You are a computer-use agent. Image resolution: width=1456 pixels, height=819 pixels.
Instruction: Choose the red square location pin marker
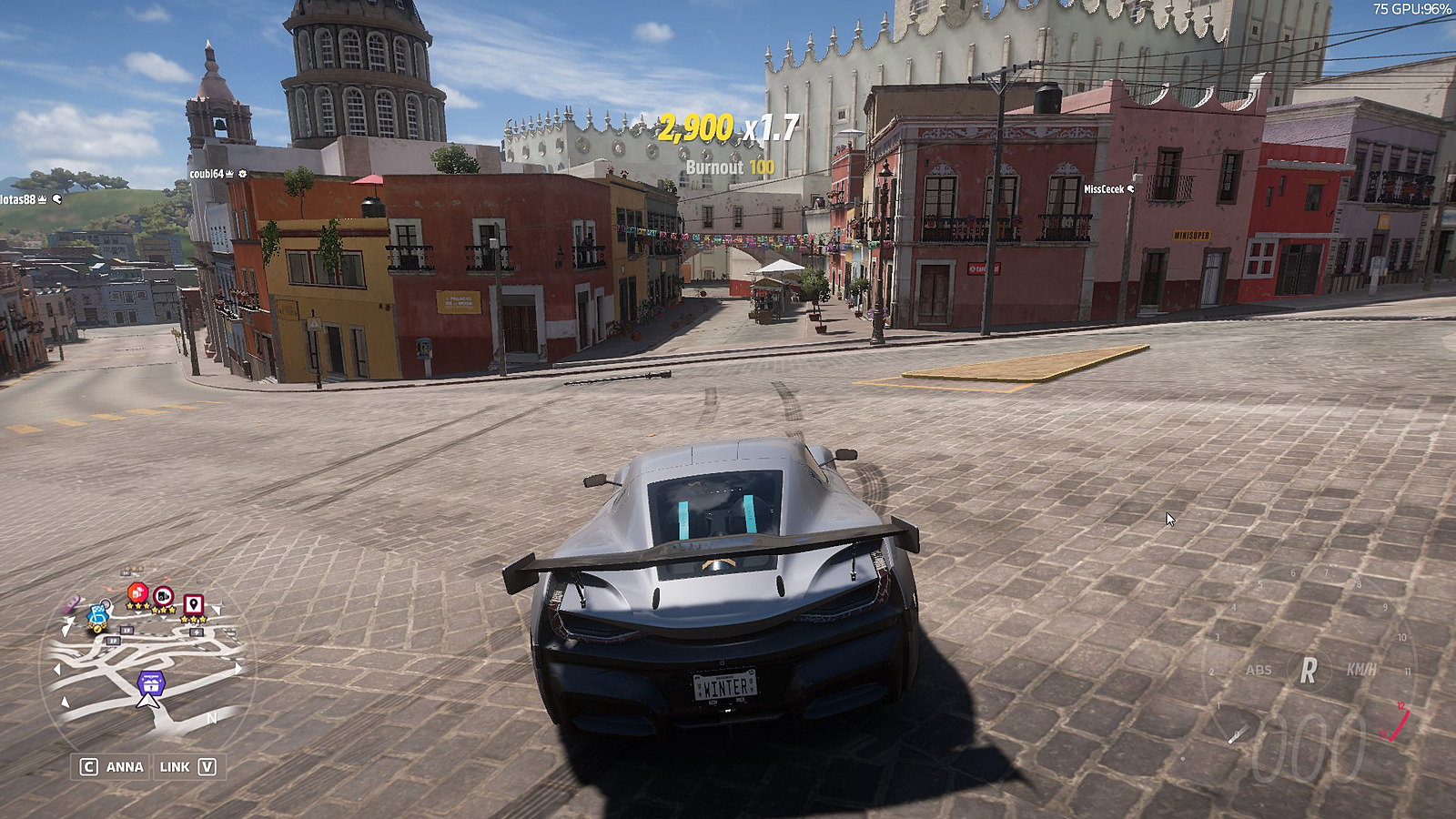click(x=193, y=604)
